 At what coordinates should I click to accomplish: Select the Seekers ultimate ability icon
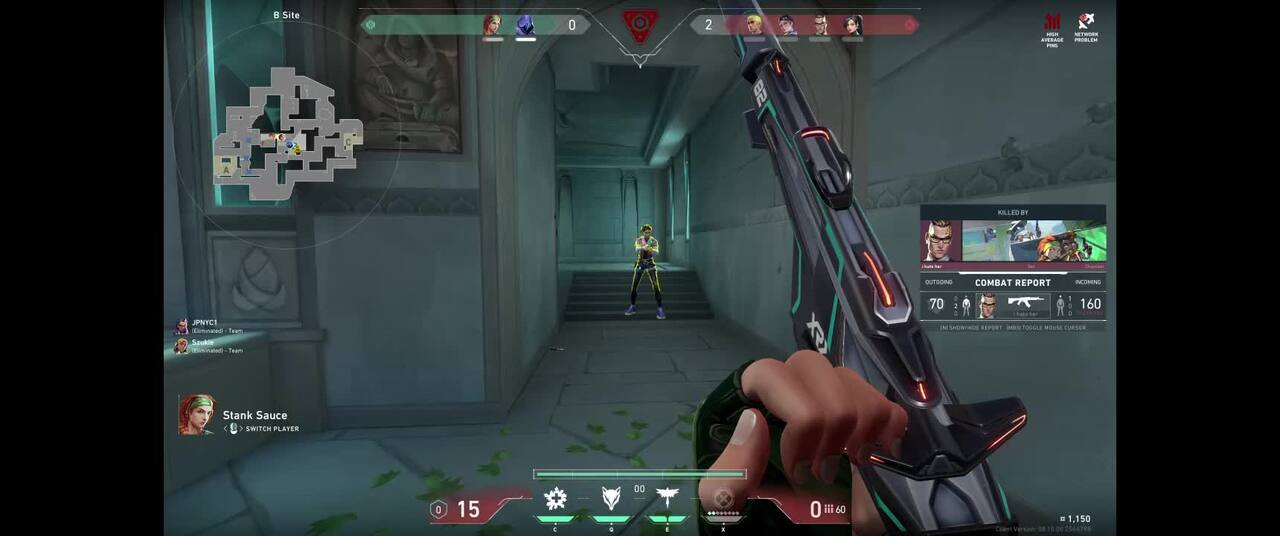click(x=723, y=498)
